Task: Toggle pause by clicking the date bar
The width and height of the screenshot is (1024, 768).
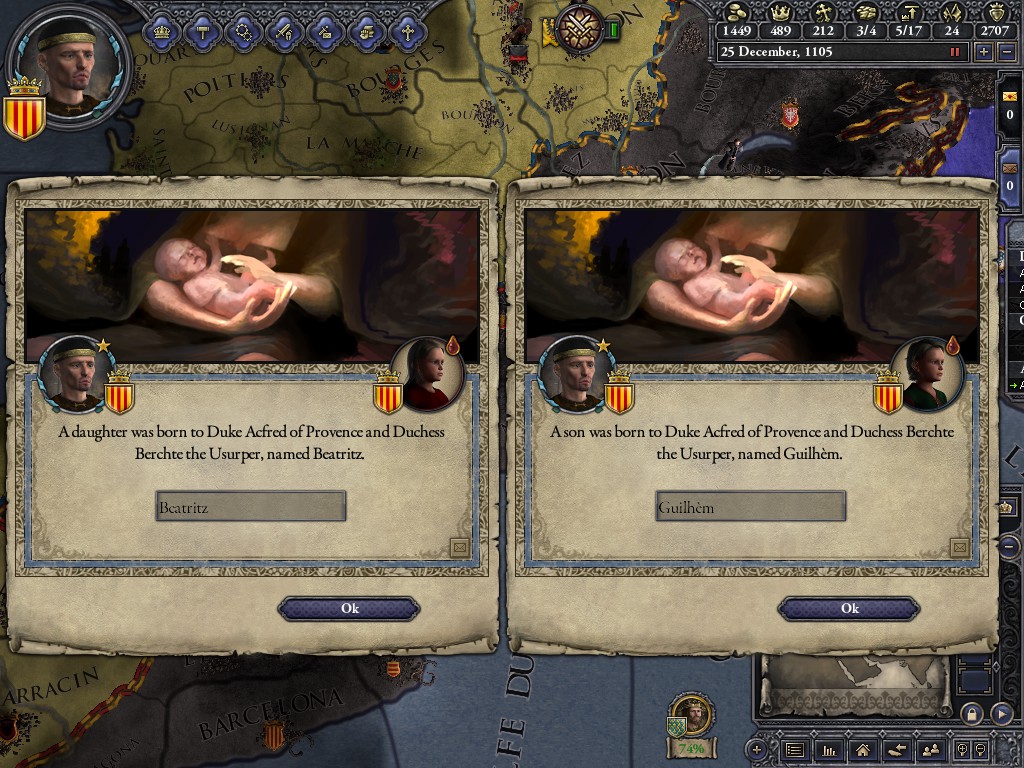Action: tap(840, 52)
